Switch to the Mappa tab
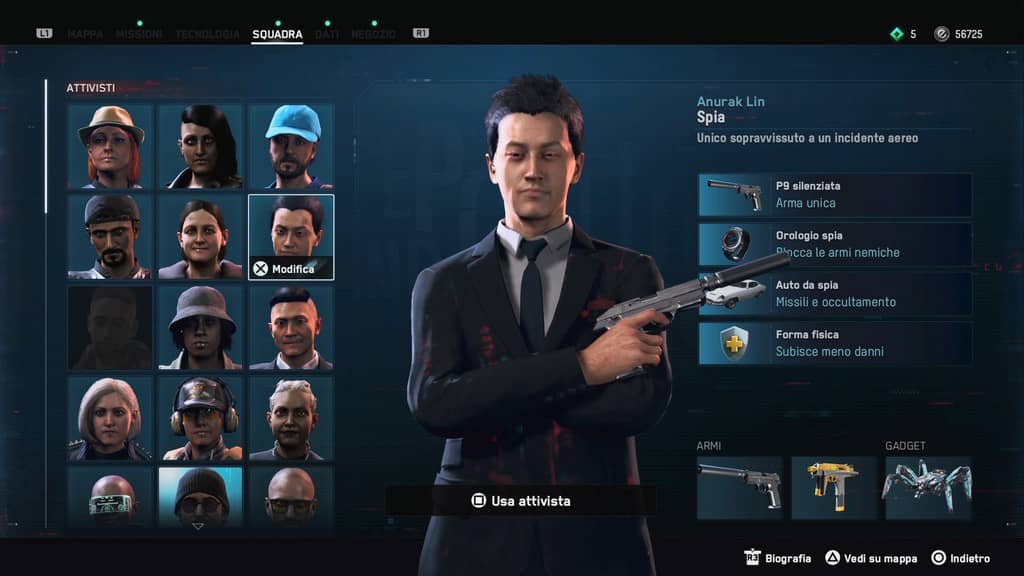Image resolution: width=1024 pixels, height=576 pixels. 85,34
